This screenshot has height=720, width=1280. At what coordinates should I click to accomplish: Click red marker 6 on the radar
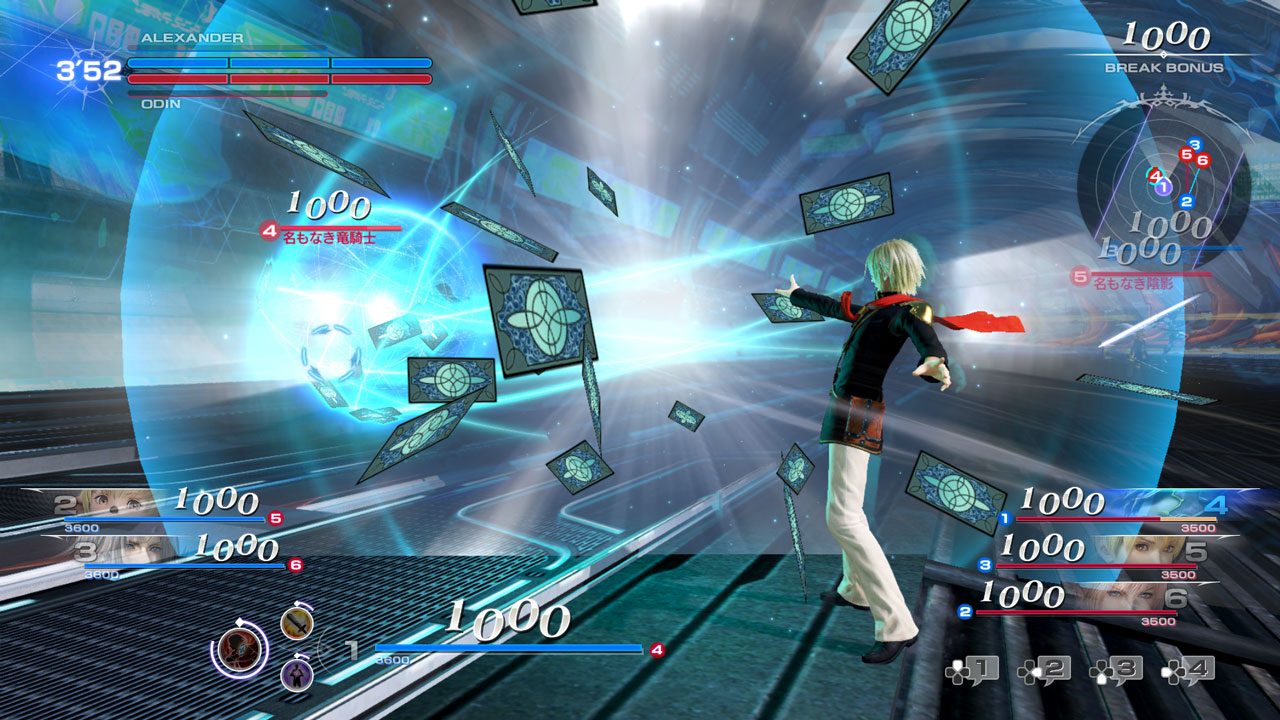[x=1203, y=160]
